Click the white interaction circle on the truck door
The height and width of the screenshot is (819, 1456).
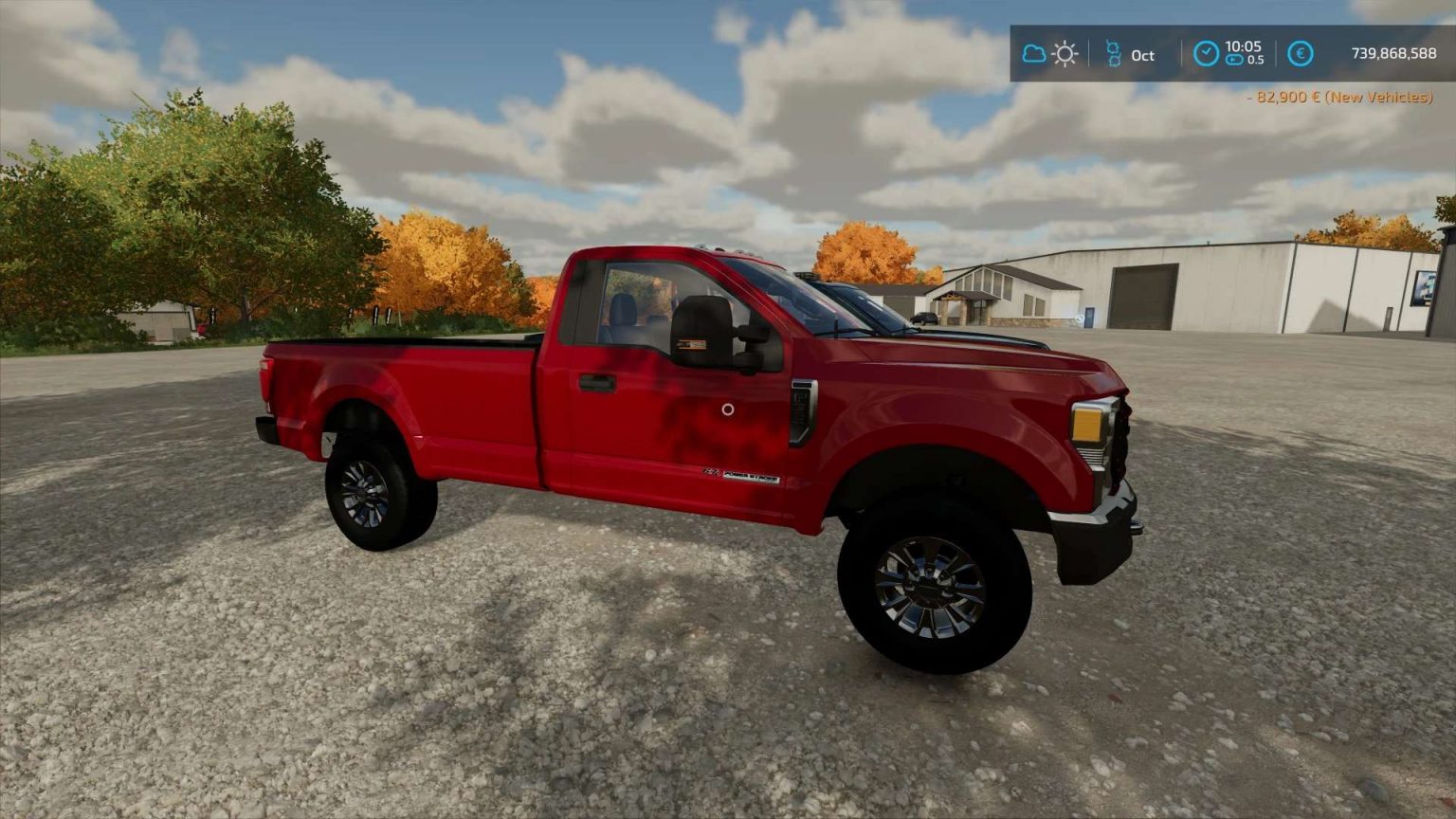(x=728, y=409)
